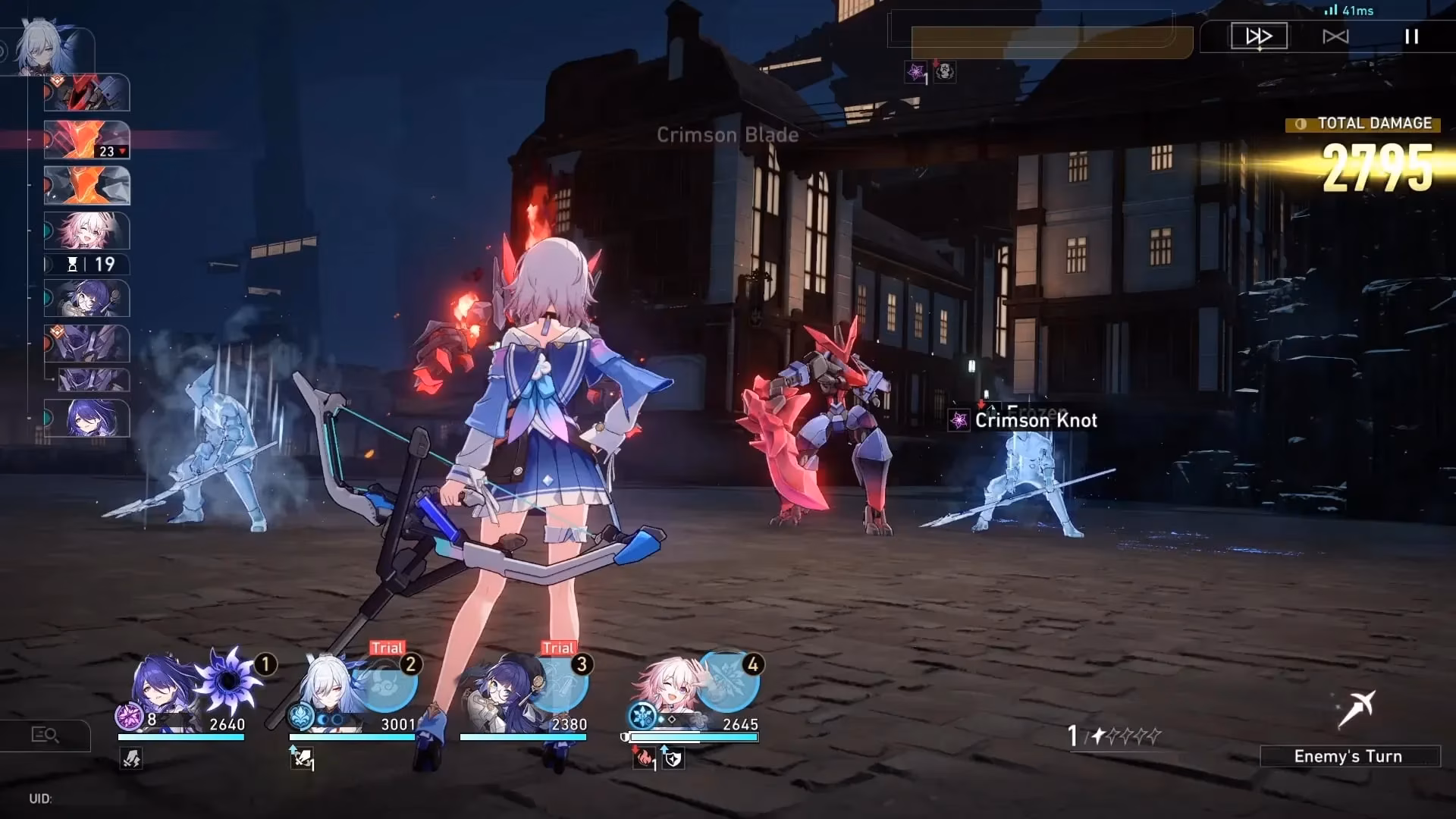The image size is (1456, 819).
Task: Click the bottom Acheron turn-order portrait
Action: [x=86, y=418]
